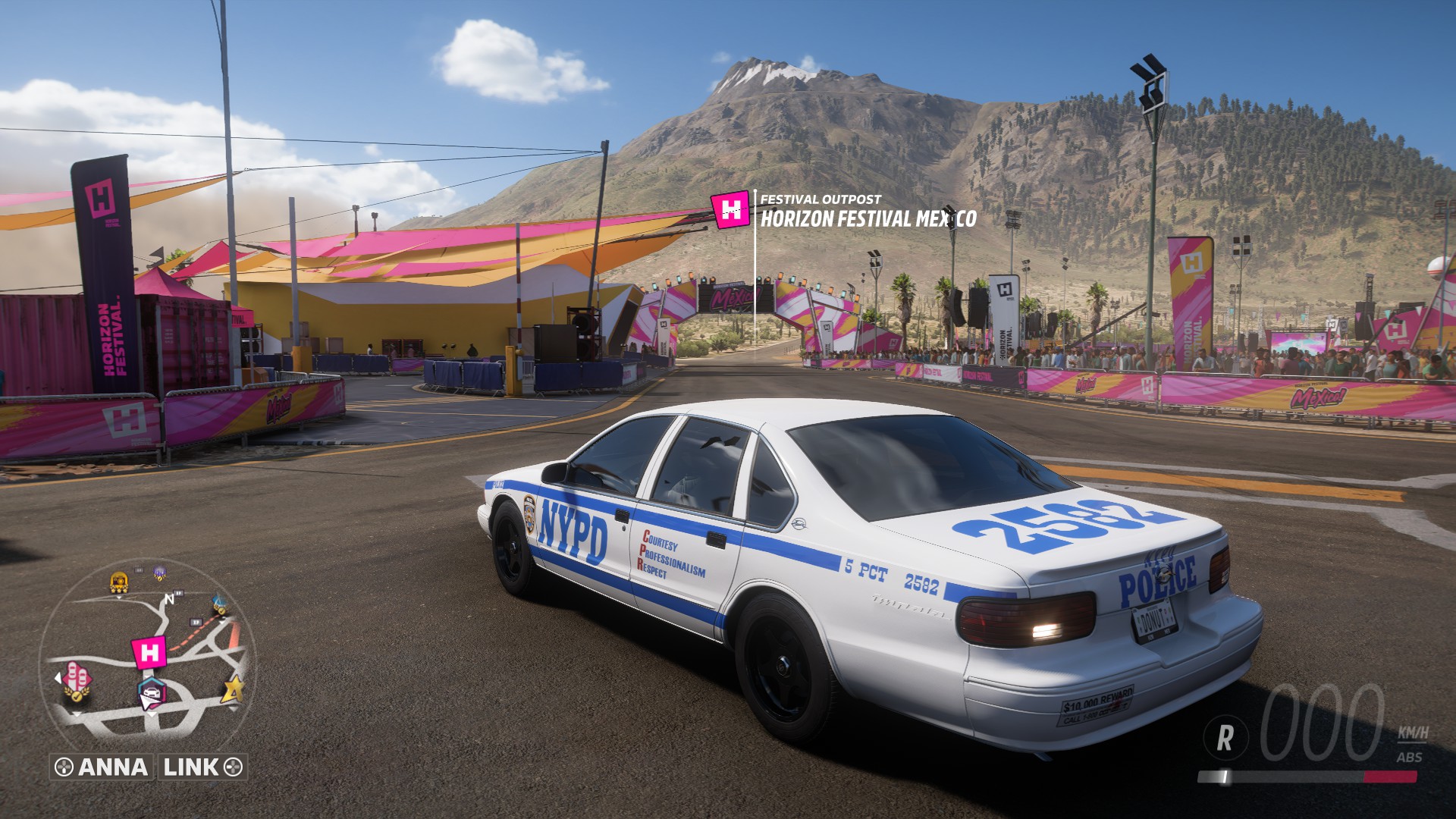This screenshot has width=1456, height=819.
Task: Click the purple fireworks marker on minimap
Action: point(160,573)
